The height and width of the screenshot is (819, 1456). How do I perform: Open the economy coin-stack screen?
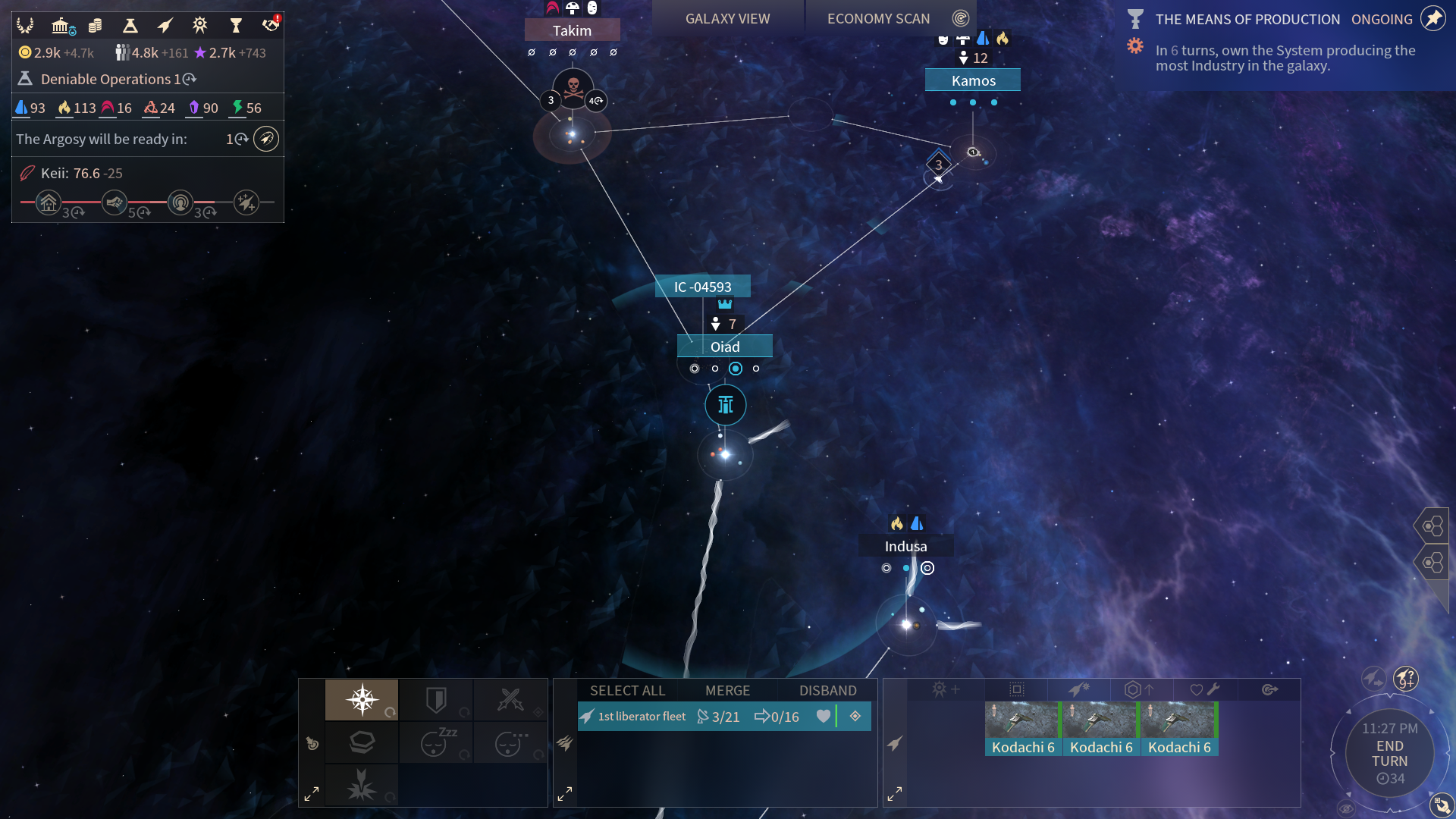(96, 26)
